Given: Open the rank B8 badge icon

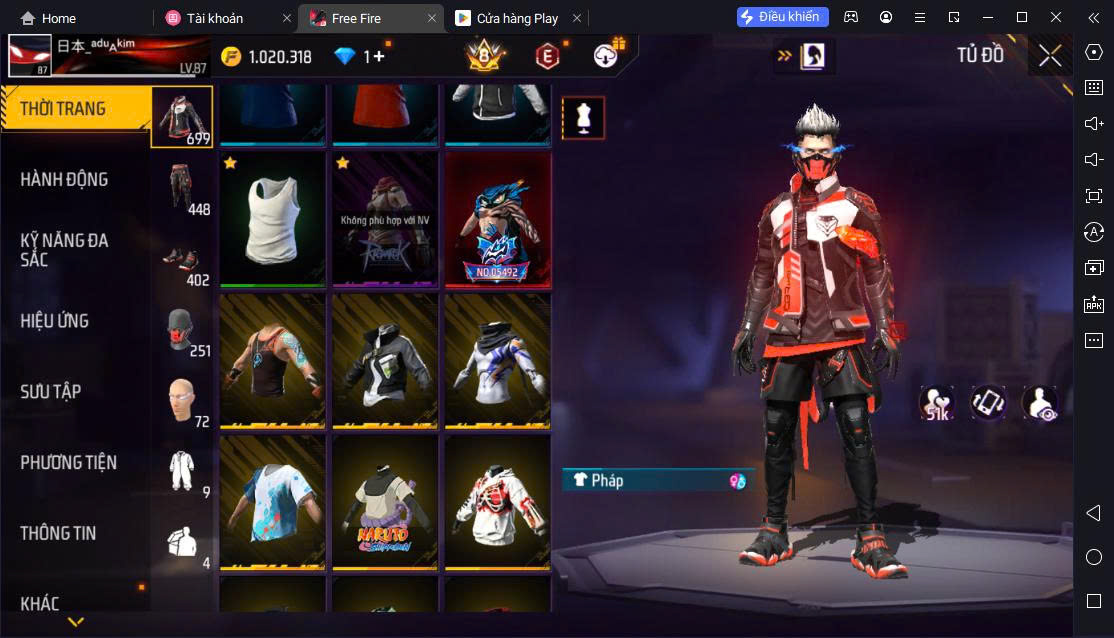Looking at the screenshot, I should point(484,56).
